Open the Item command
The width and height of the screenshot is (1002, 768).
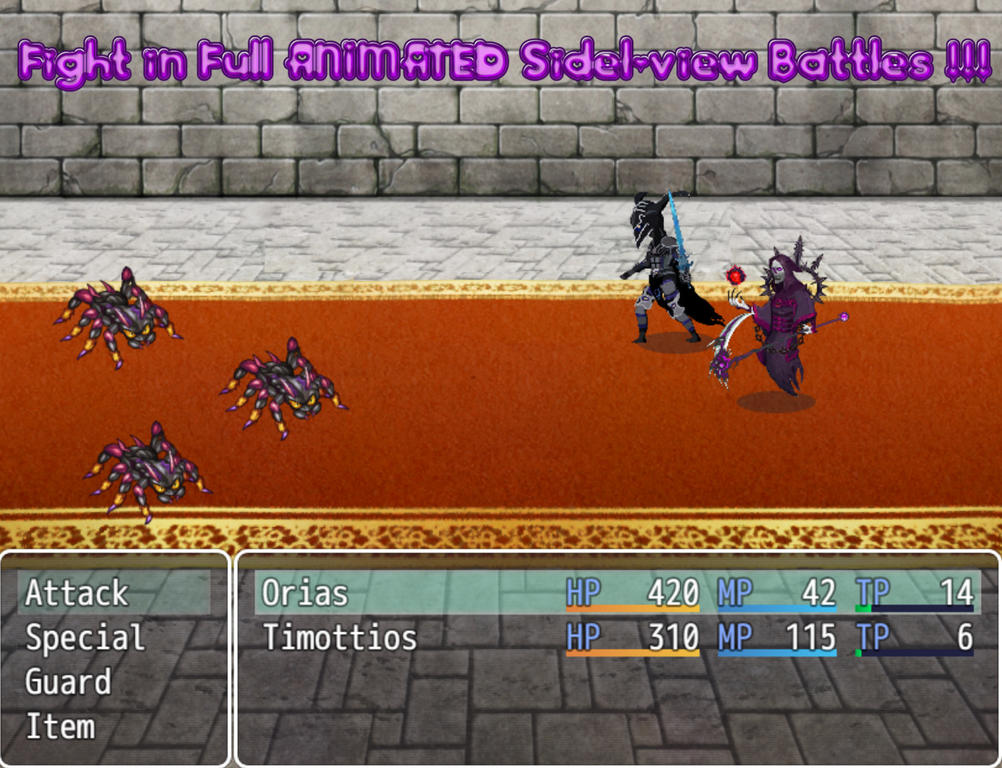pos(60,727)
